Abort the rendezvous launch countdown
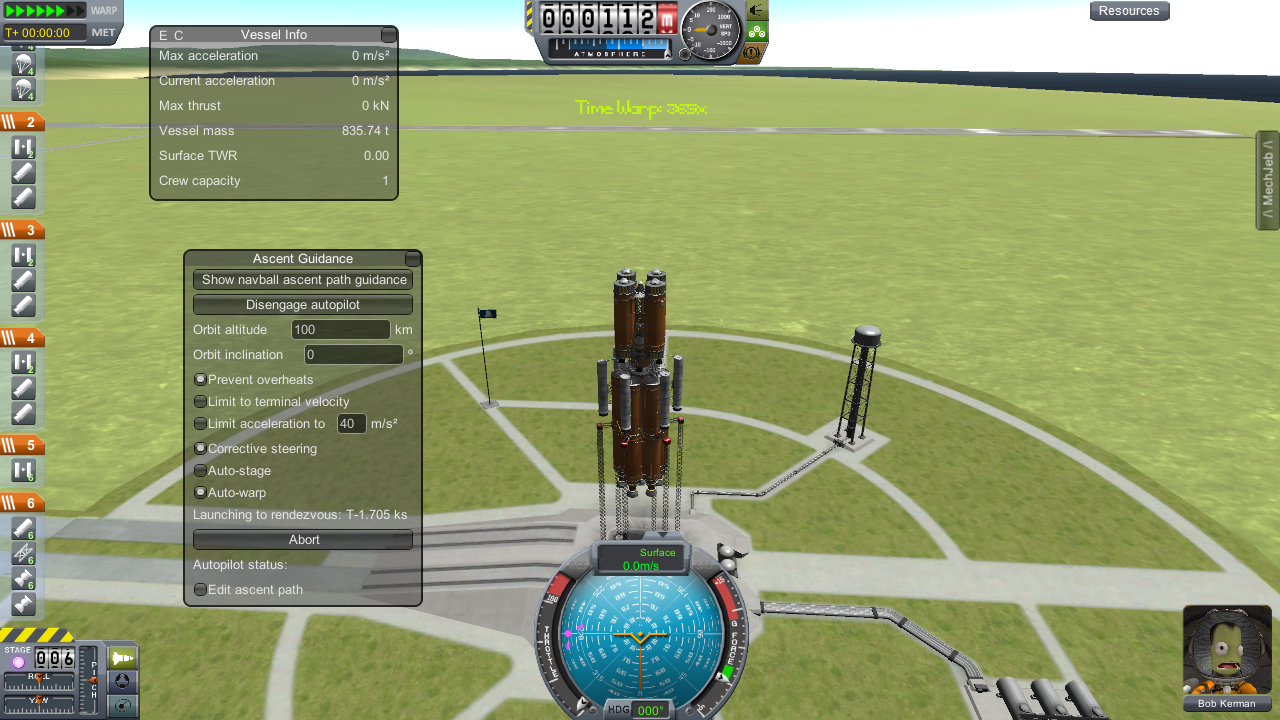This screenshot has width=1280, height=720. (x=303, y=540)
